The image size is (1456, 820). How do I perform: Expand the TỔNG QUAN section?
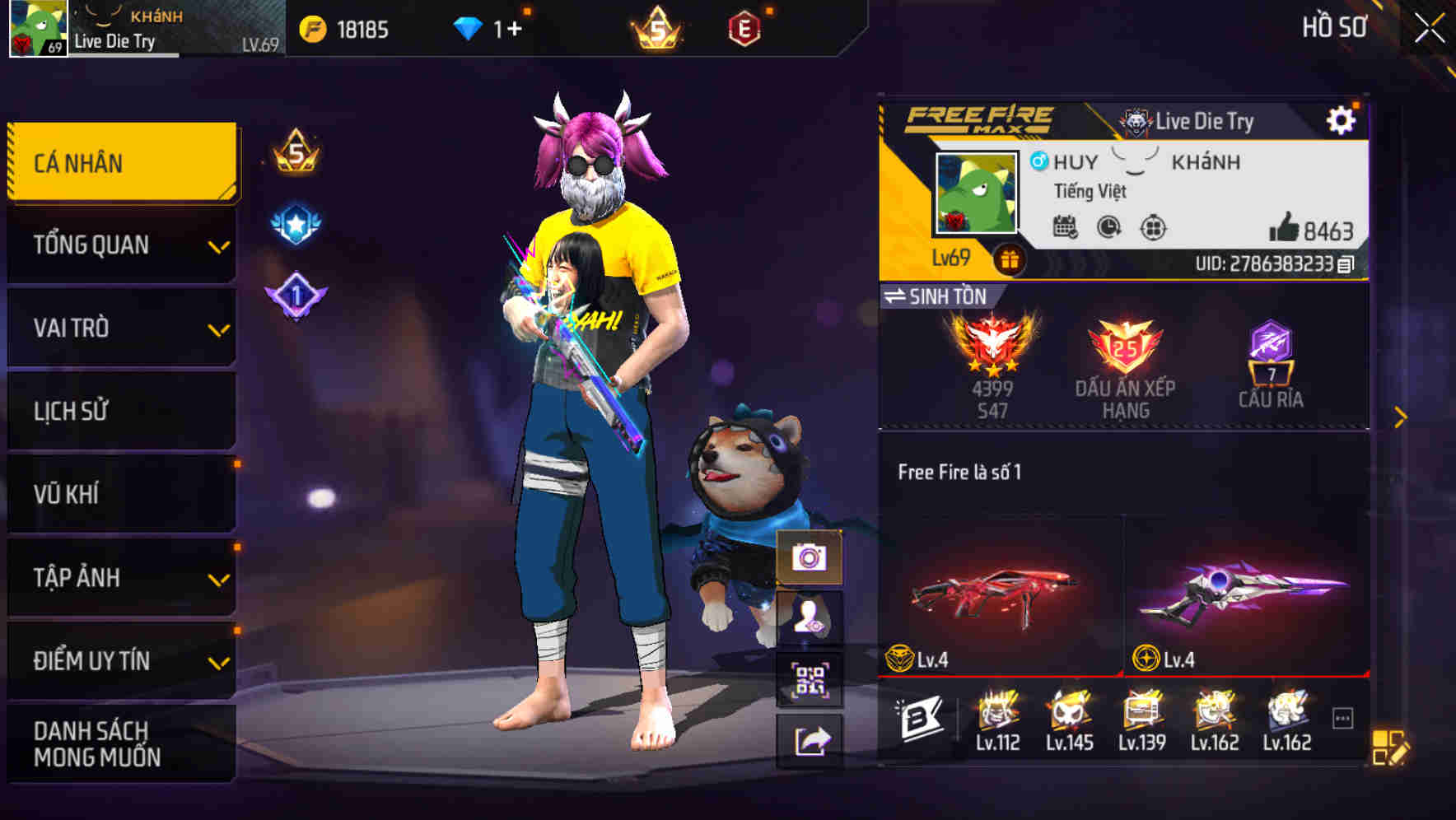coord(119,245)
